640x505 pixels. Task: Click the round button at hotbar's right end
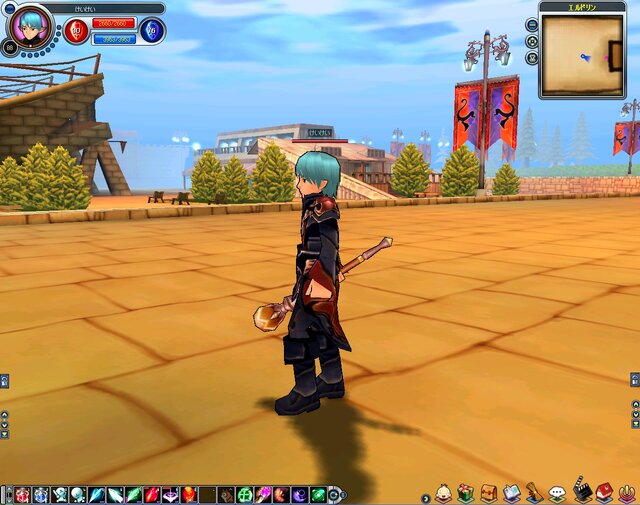[334, 495]
